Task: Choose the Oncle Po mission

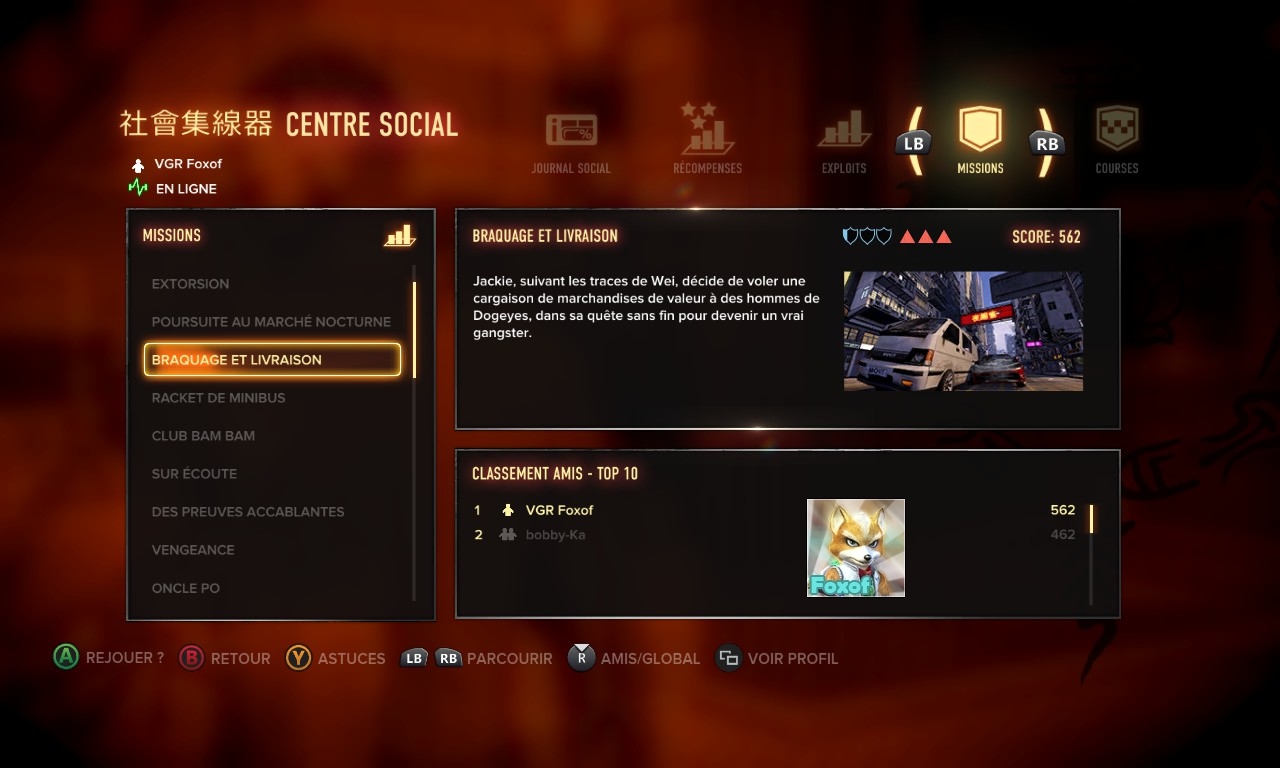Action: 186,588
